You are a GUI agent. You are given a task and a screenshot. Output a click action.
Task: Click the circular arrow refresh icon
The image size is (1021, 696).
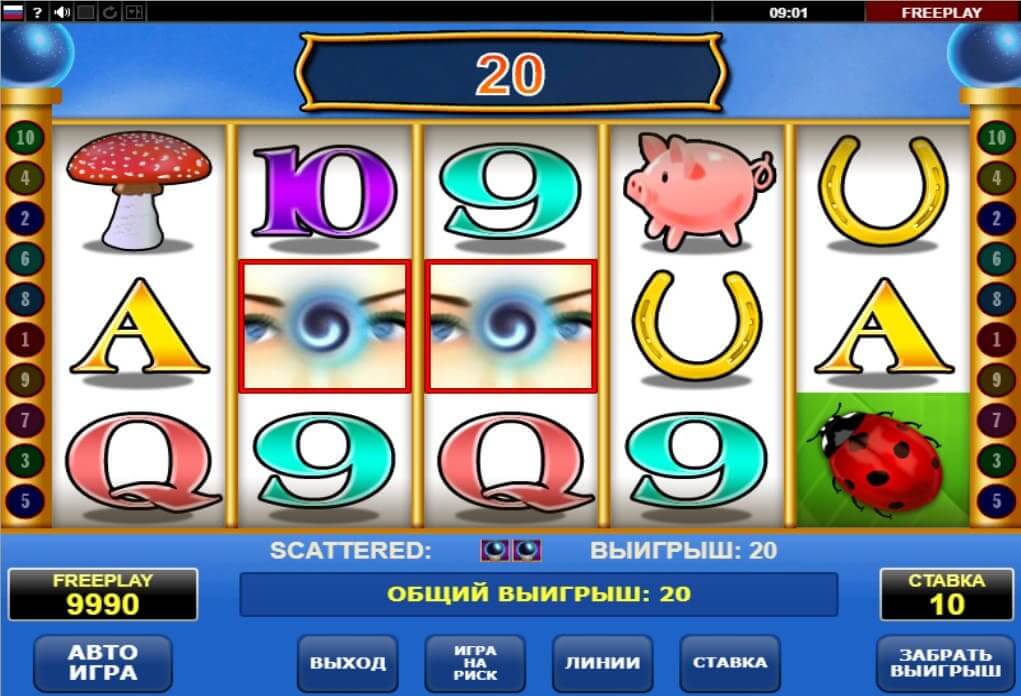(x=110, y=12)
